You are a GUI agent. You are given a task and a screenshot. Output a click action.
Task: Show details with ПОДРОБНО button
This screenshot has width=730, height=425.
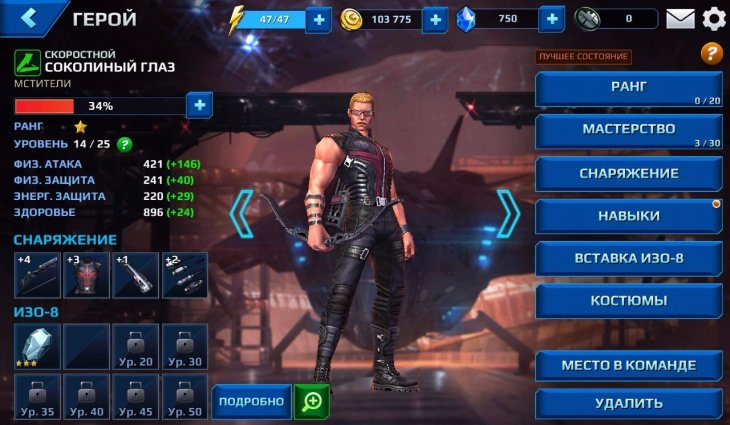click(x=251, y=401)
